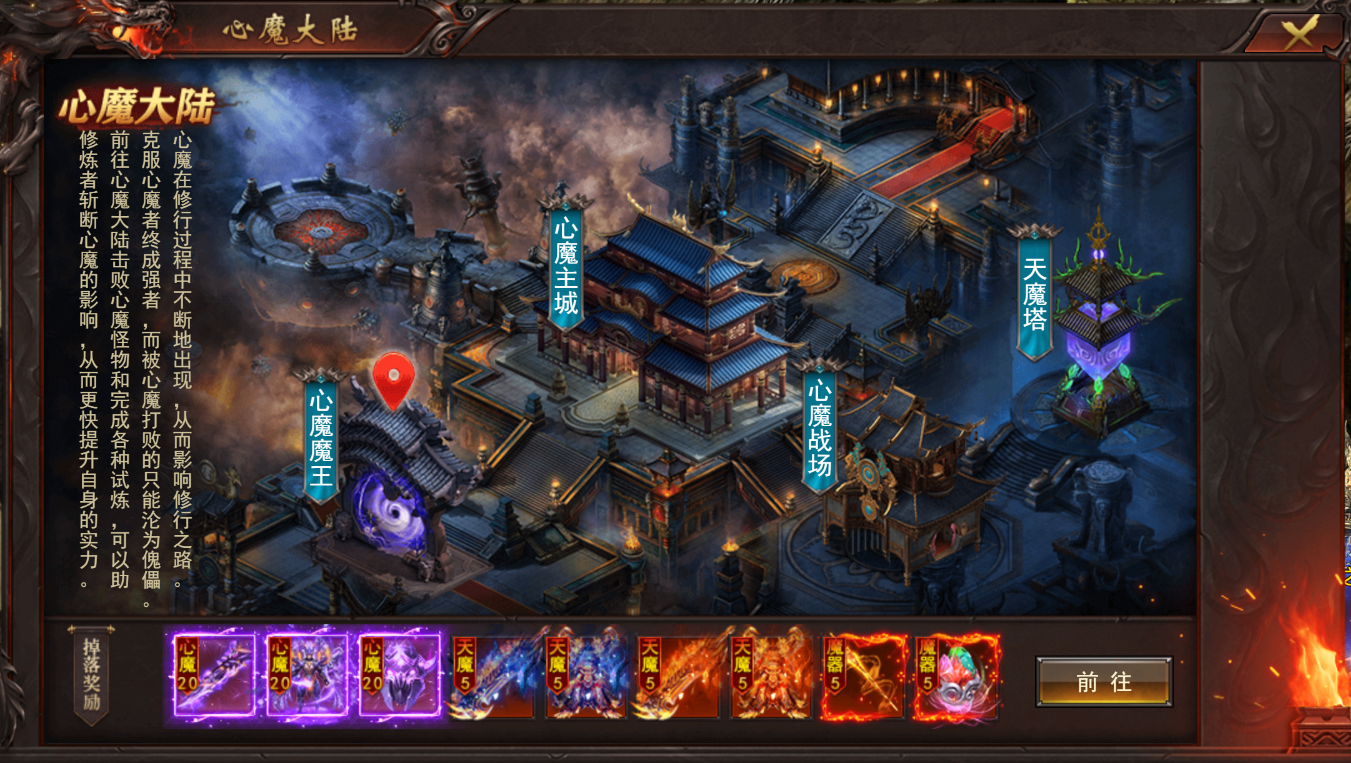View the purple 心魔 20 weapon reward
The width and height of the screenshot is (1351, 763).
pyautogui.click(x=214, y=675)
